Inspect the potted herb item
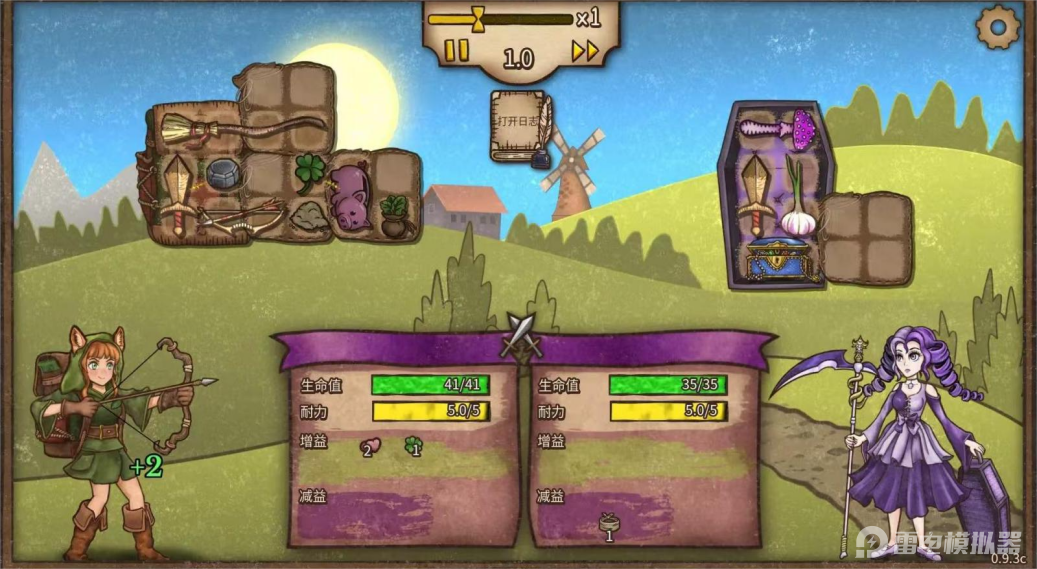The width and height of the screenshot is (1037, 569). (x=395, y=216)
